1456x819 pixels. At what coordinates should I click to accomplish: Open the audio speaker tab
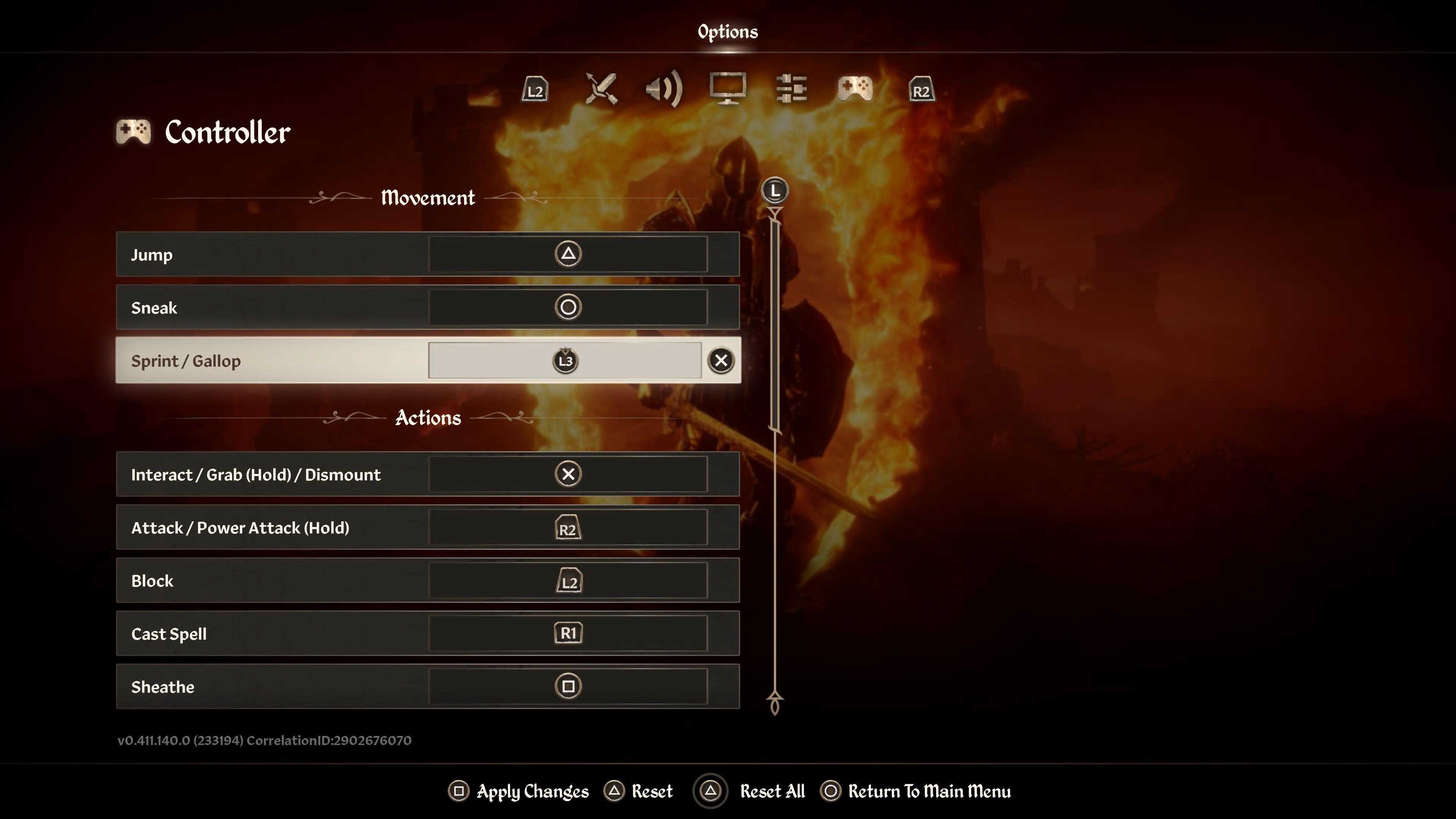pyautogui.click(x=664, y=89)
